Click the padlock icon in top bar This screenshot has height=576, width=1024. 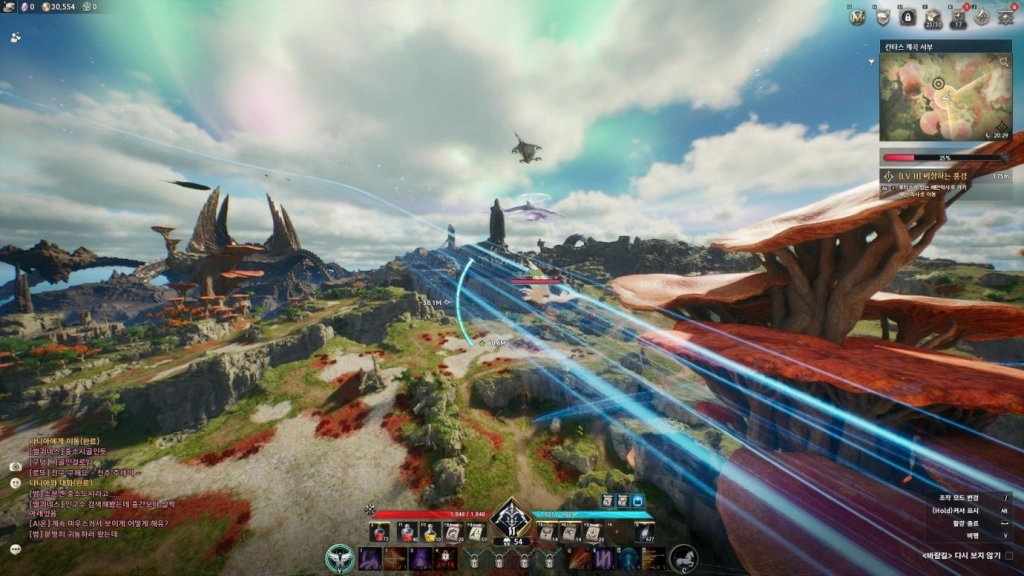[907, 16]
